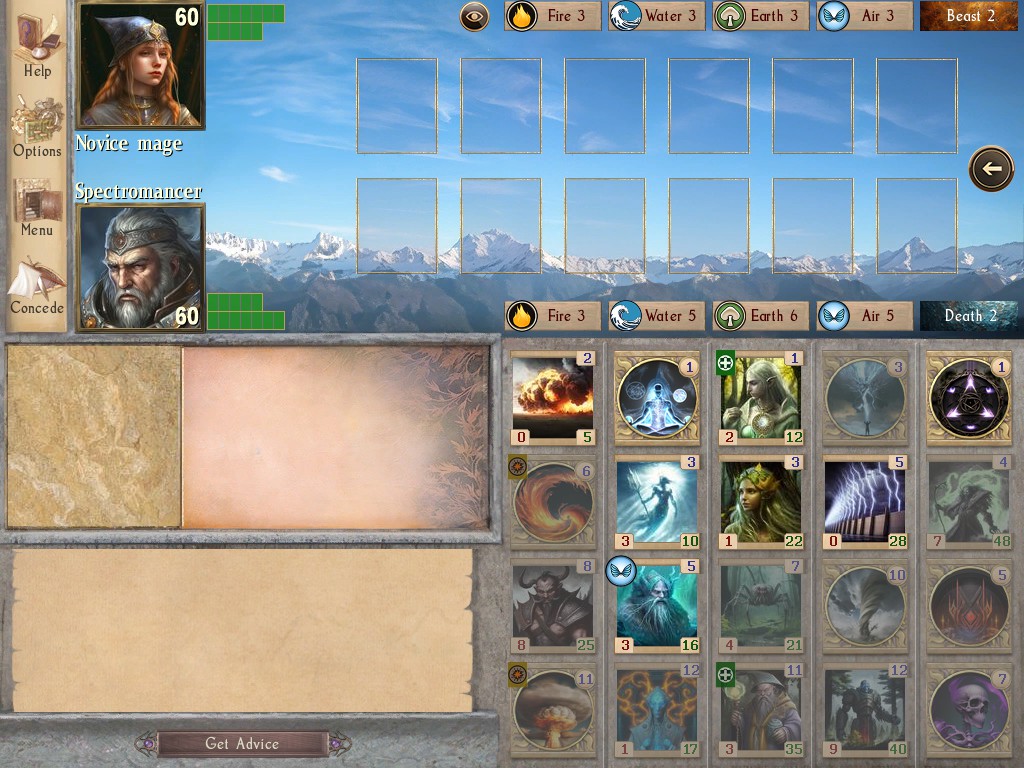1024x768 pixels.
Task: Click the Get Advice button
Action: coord(242,743)
